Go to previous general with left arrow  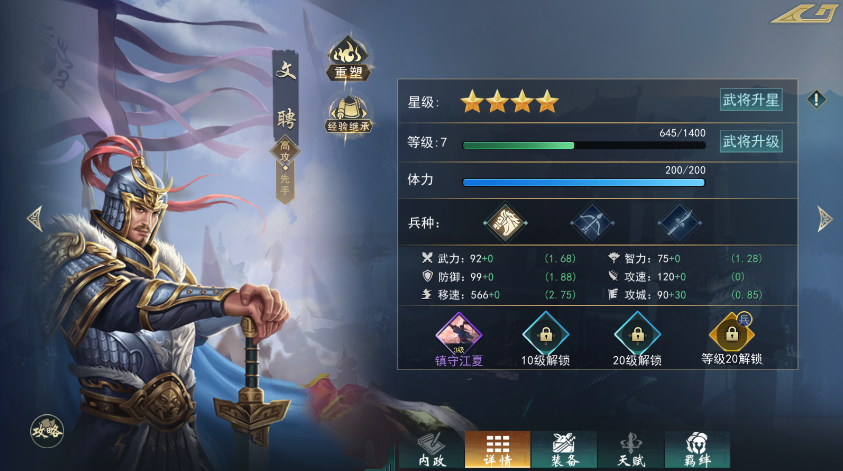click(34, 217)
